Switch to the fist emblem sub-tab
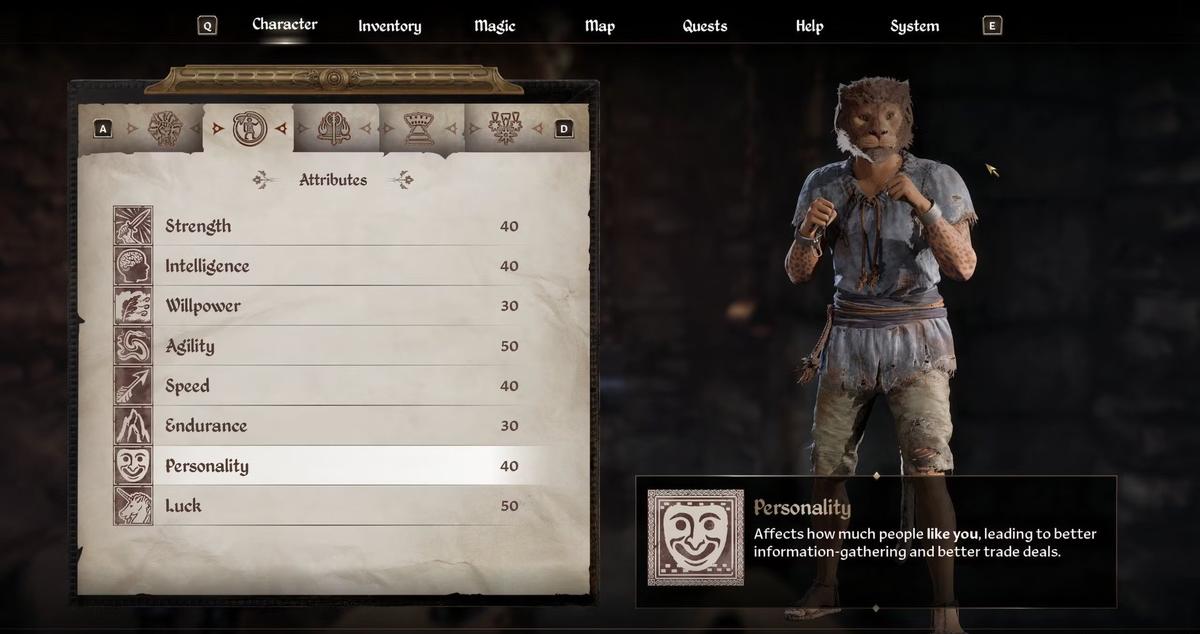This screenshot has height=634, width=1200. [164, 128]
